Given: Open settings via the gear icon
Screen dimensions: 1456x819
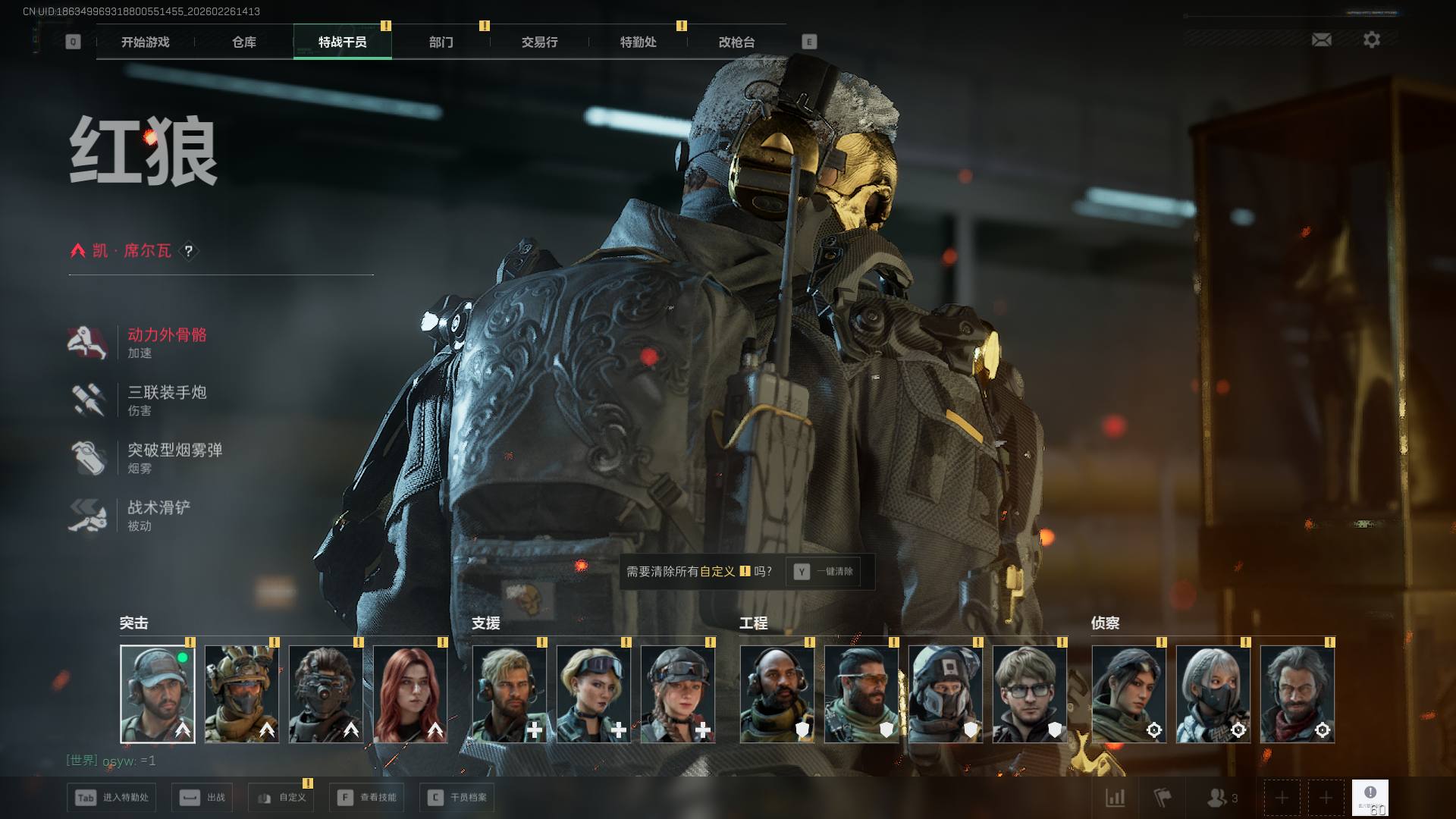Looking at the screenshot, I should [1371, 39].
